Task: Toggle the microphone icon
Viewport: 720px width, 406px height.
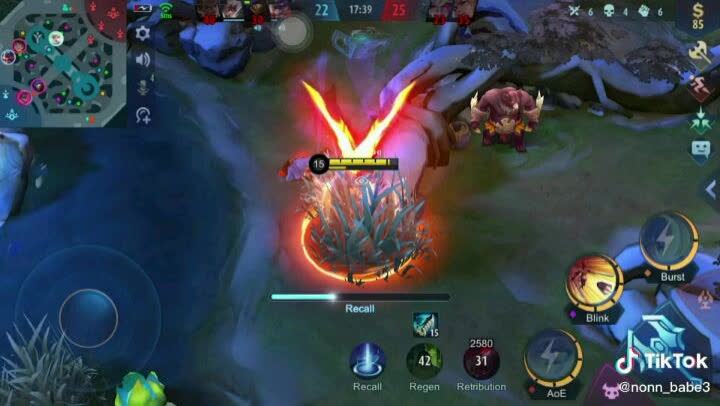Action: click(143, 87)
